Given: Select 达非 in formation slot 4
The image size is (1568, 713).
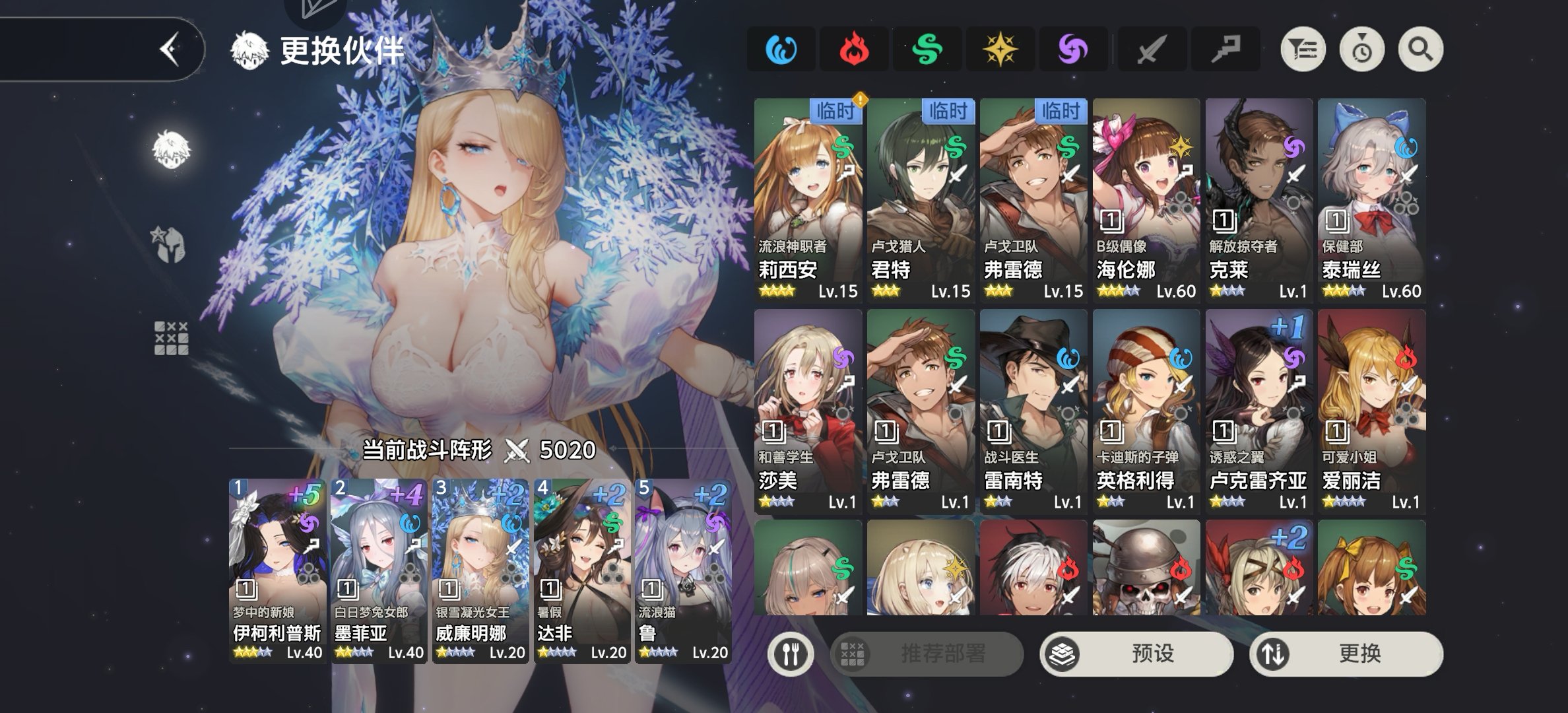Looking at the screenshot, I should pos(581,570).
